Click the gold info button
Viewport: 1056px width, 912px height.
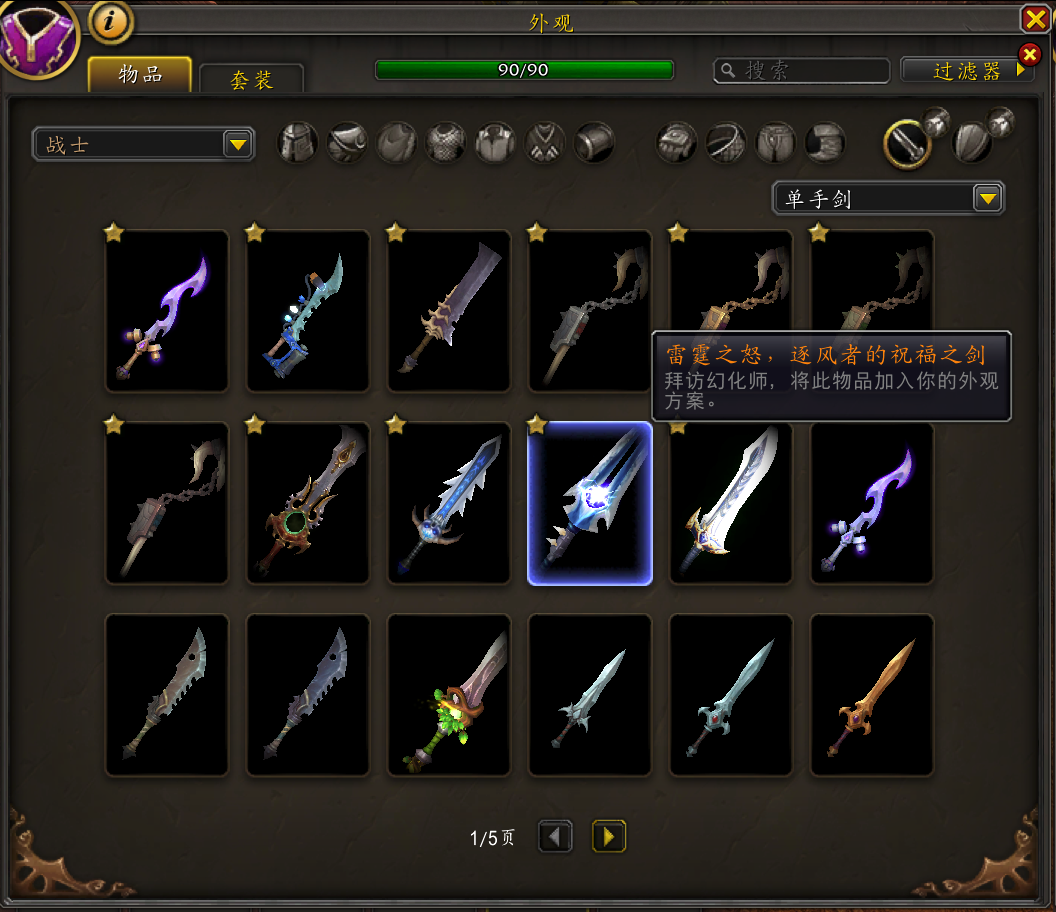(x=111, y=22)
